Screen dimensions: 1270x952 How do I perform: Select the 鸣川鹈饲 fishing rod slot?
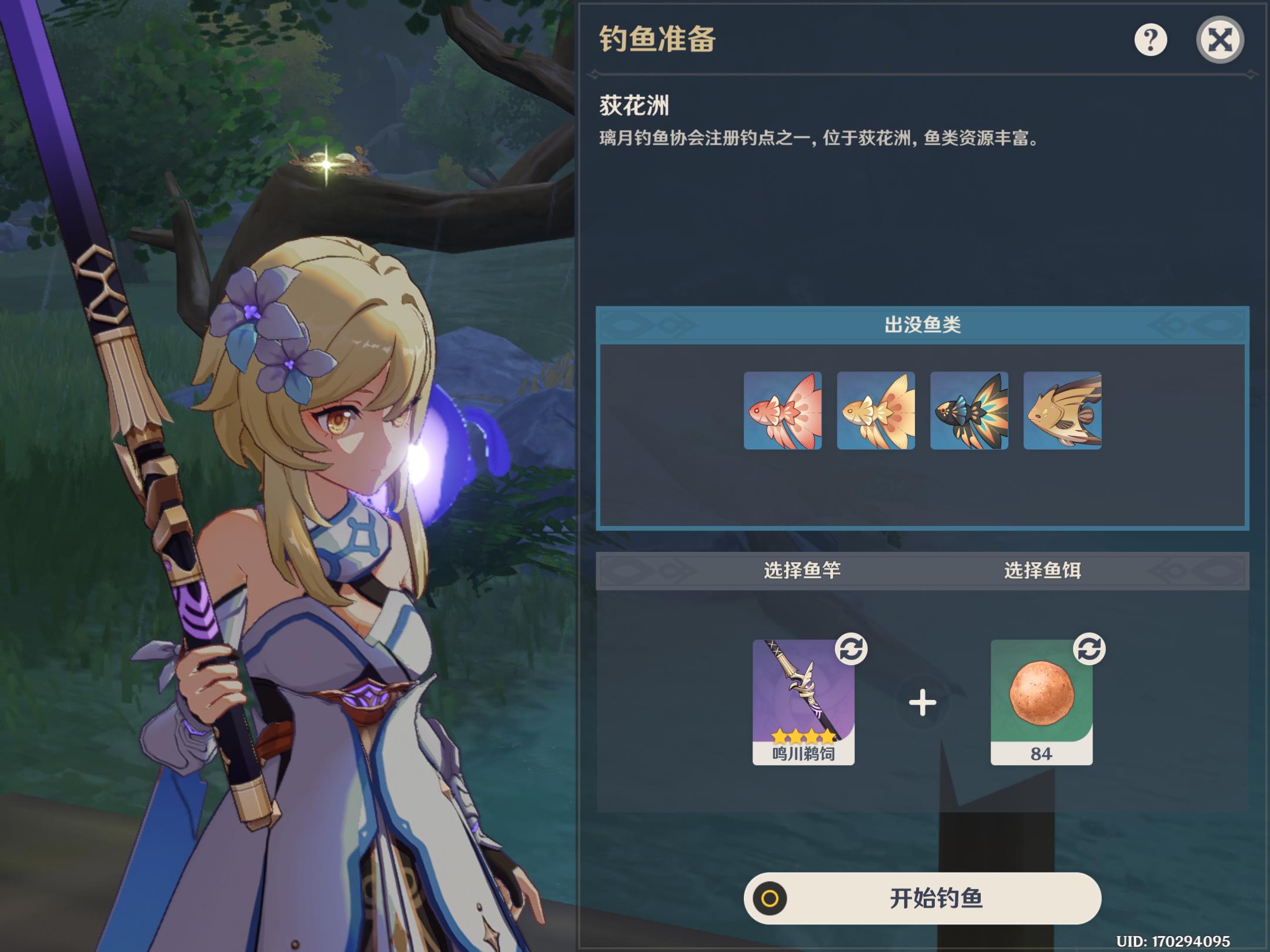(x=803, y=702)
